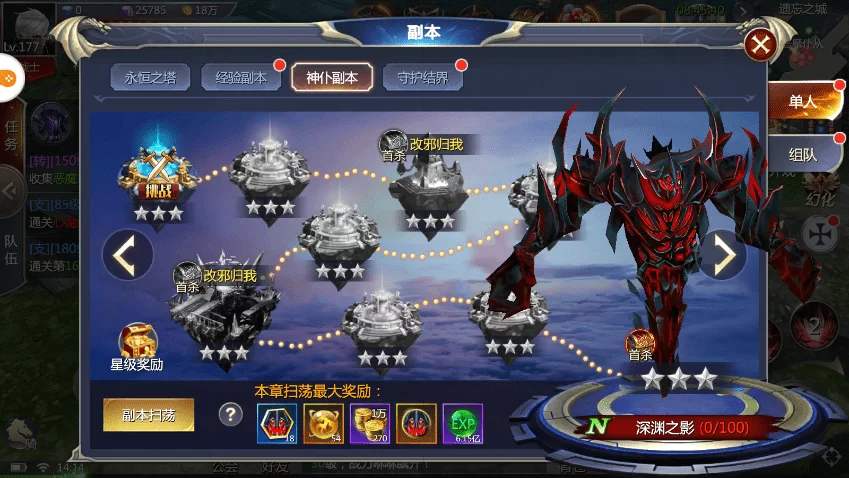Select the 神仆副本 tab
The image size is (849, 478).
pos(331,78)
